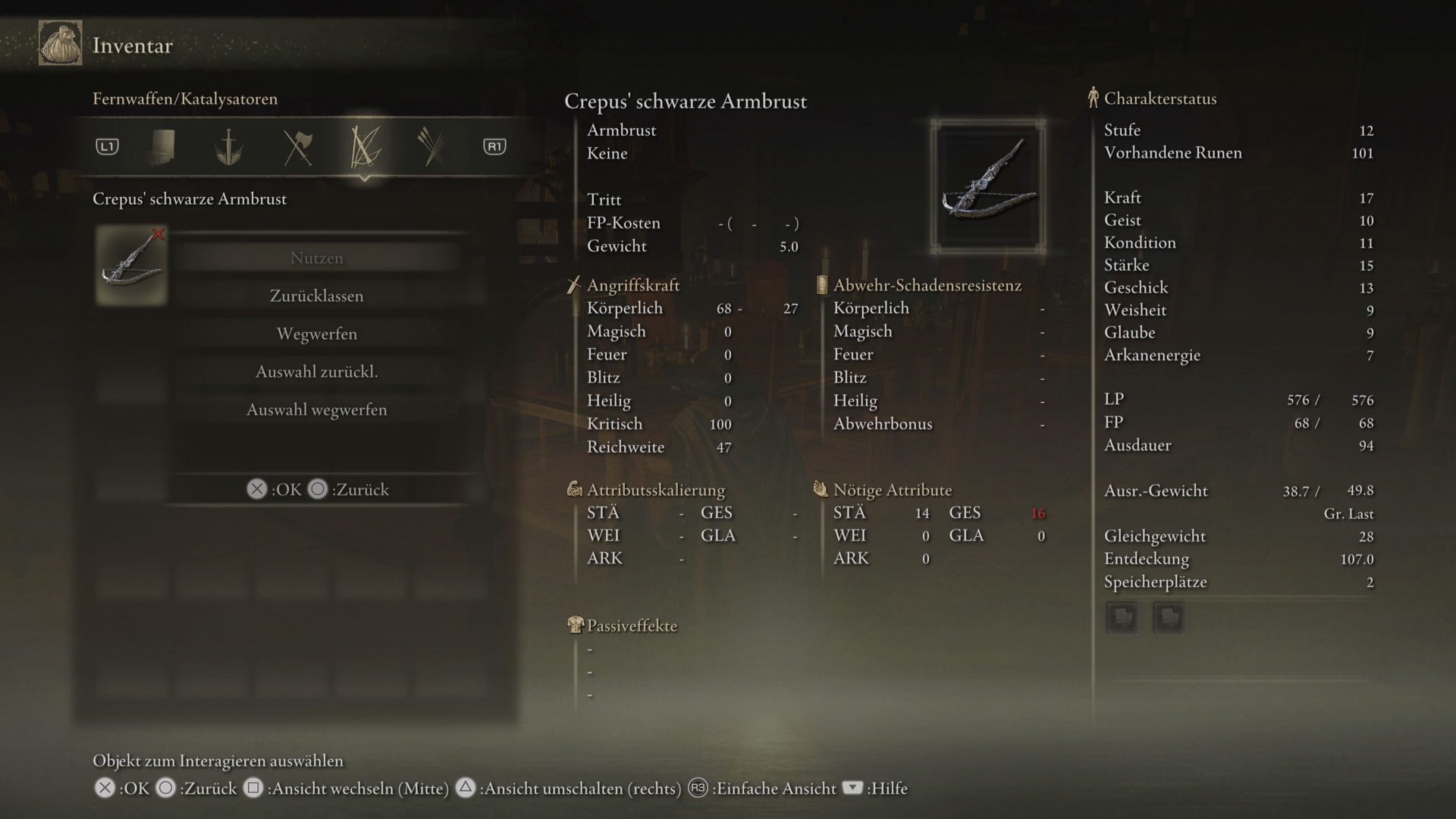Choose Zurücklassen from the item menu
1456x819 pixels.
tap(316, 296)
